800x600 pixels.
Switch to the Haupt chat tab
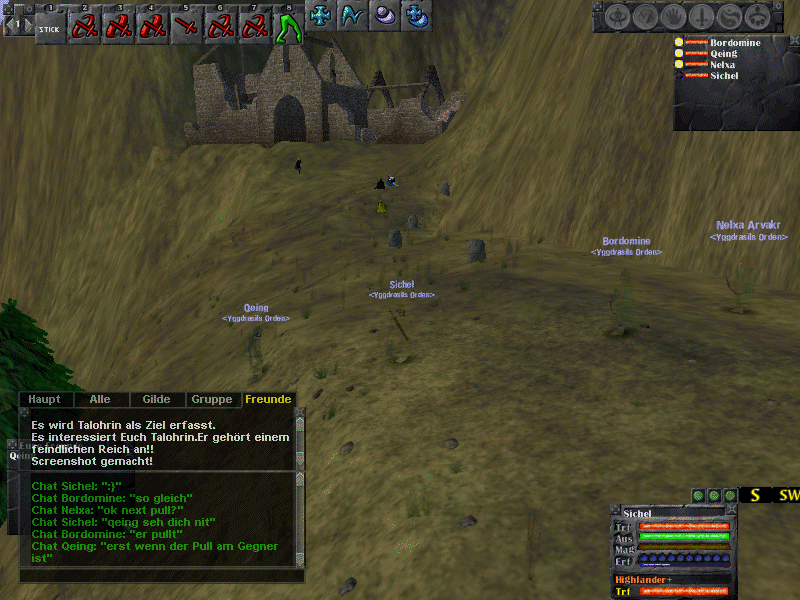point(44,399)
